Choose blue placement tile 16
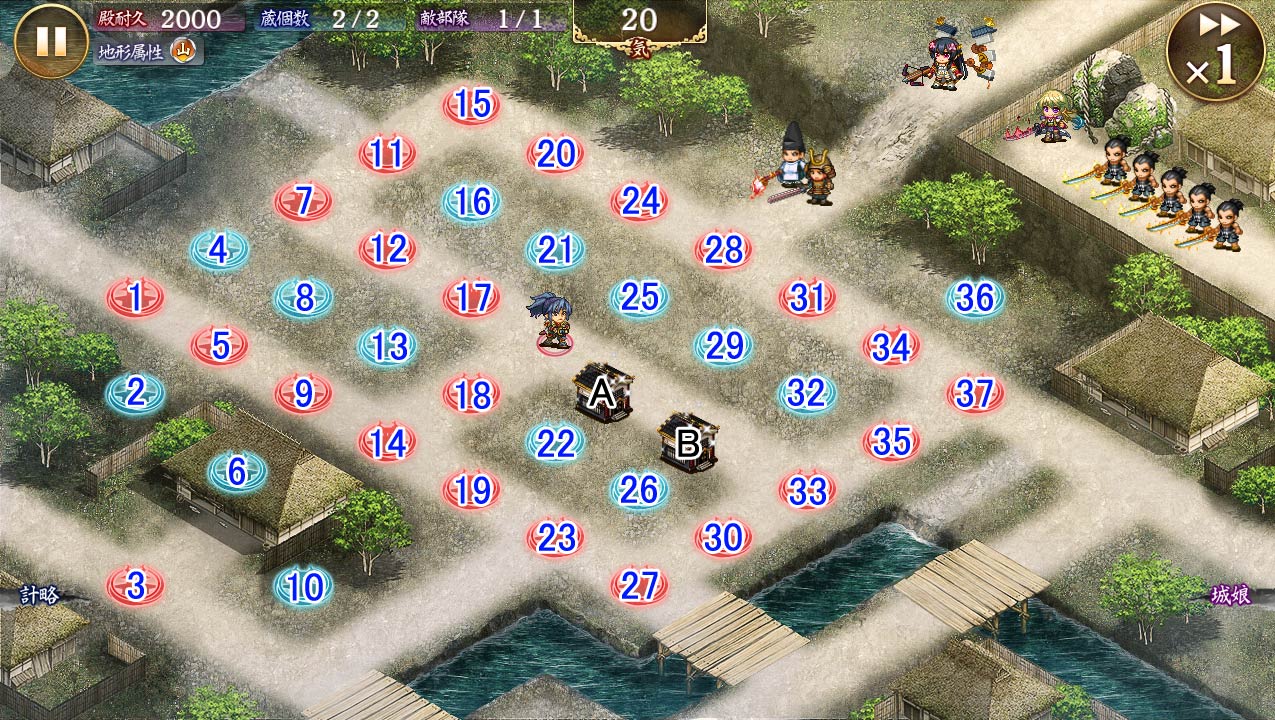The width and height of the screenshot is (1275, 720). pyautogui.click(x=471, y=202)
